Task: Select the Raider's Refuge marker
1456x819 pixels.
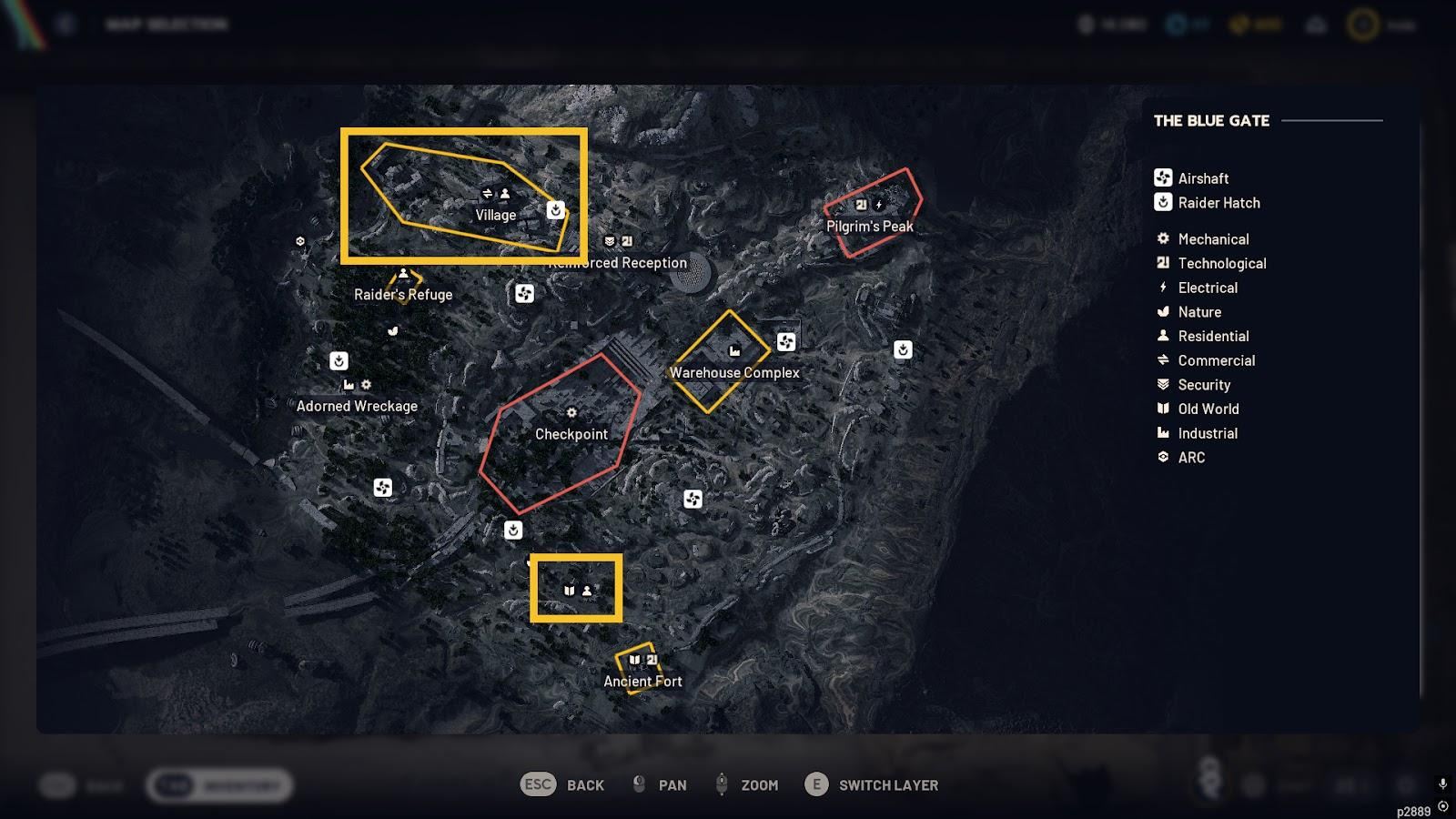Action: tap(403, 294)
